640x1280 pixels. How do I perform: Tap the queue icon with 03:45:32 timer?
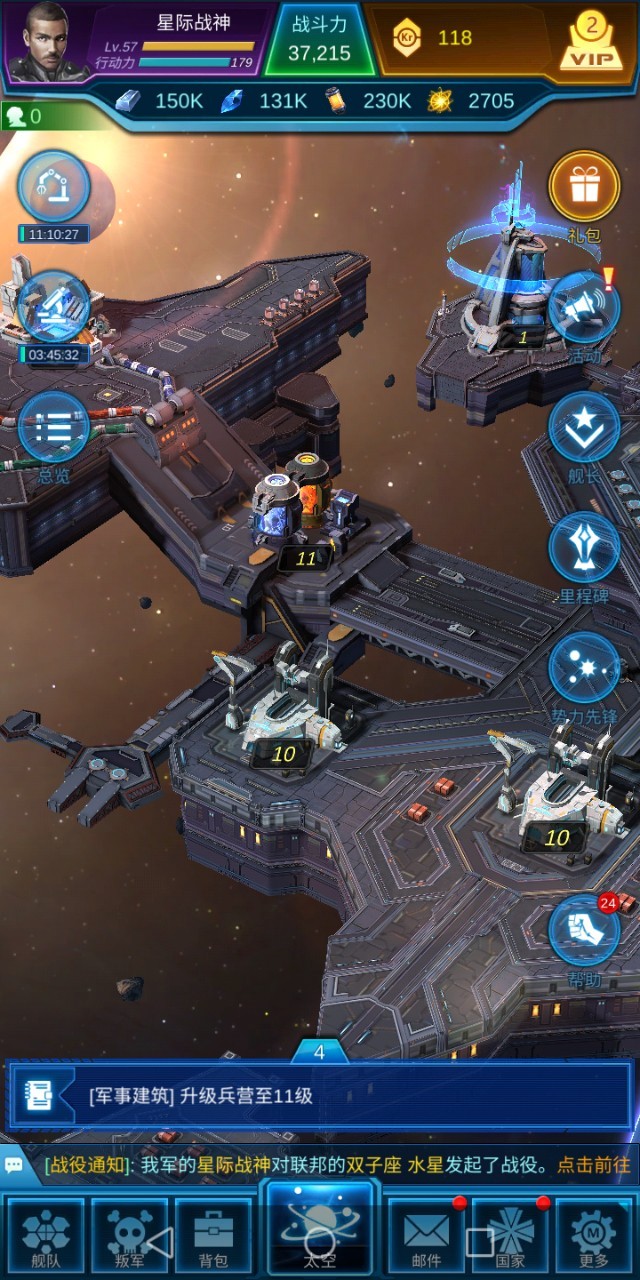[x=54, y=307]
